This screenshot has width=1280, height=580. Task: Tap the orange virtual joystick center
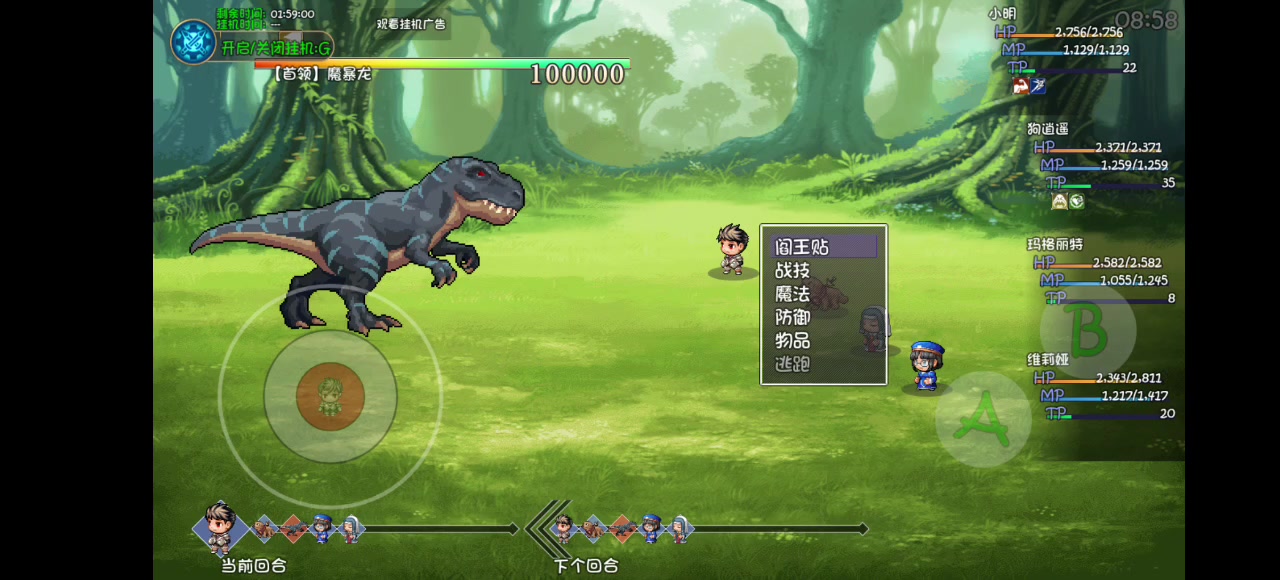tap(330, 396)
